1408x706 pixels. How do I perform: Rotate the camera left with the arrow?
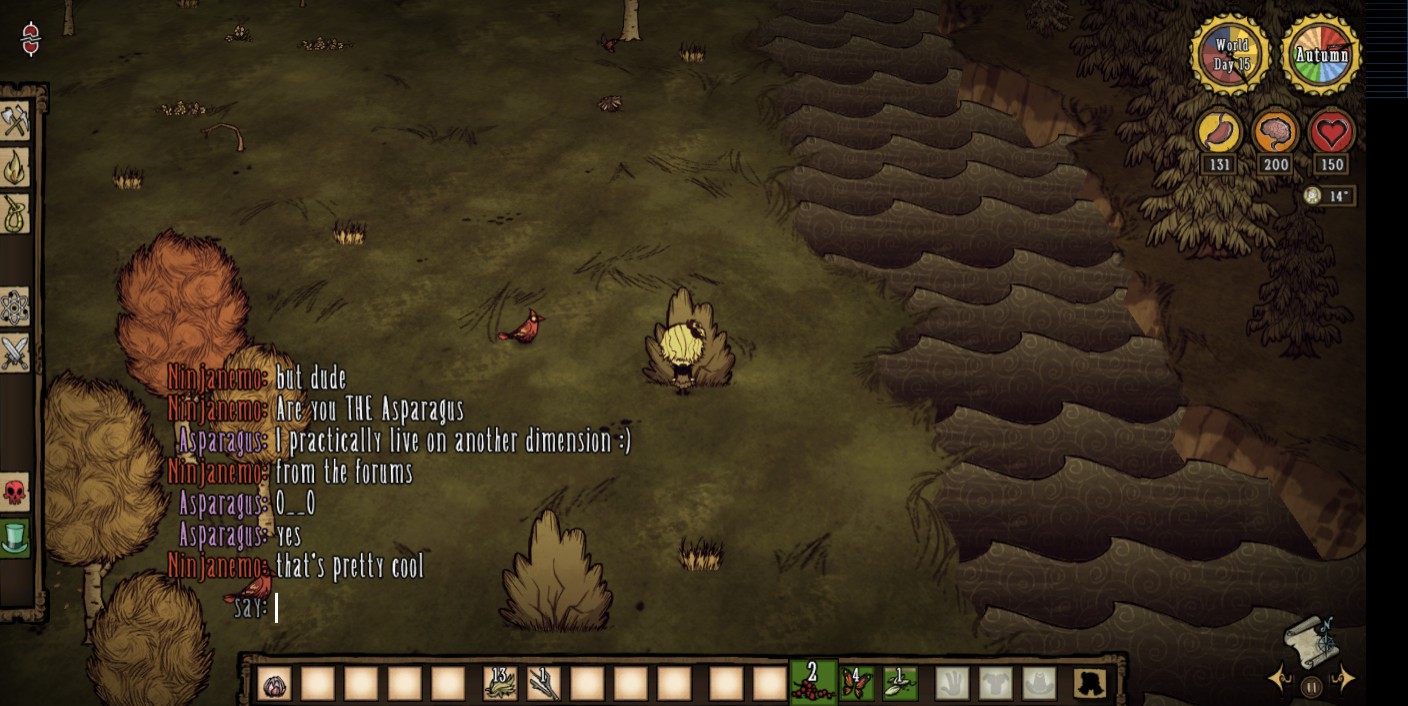pyautogui.click(x=1279, y=680)
